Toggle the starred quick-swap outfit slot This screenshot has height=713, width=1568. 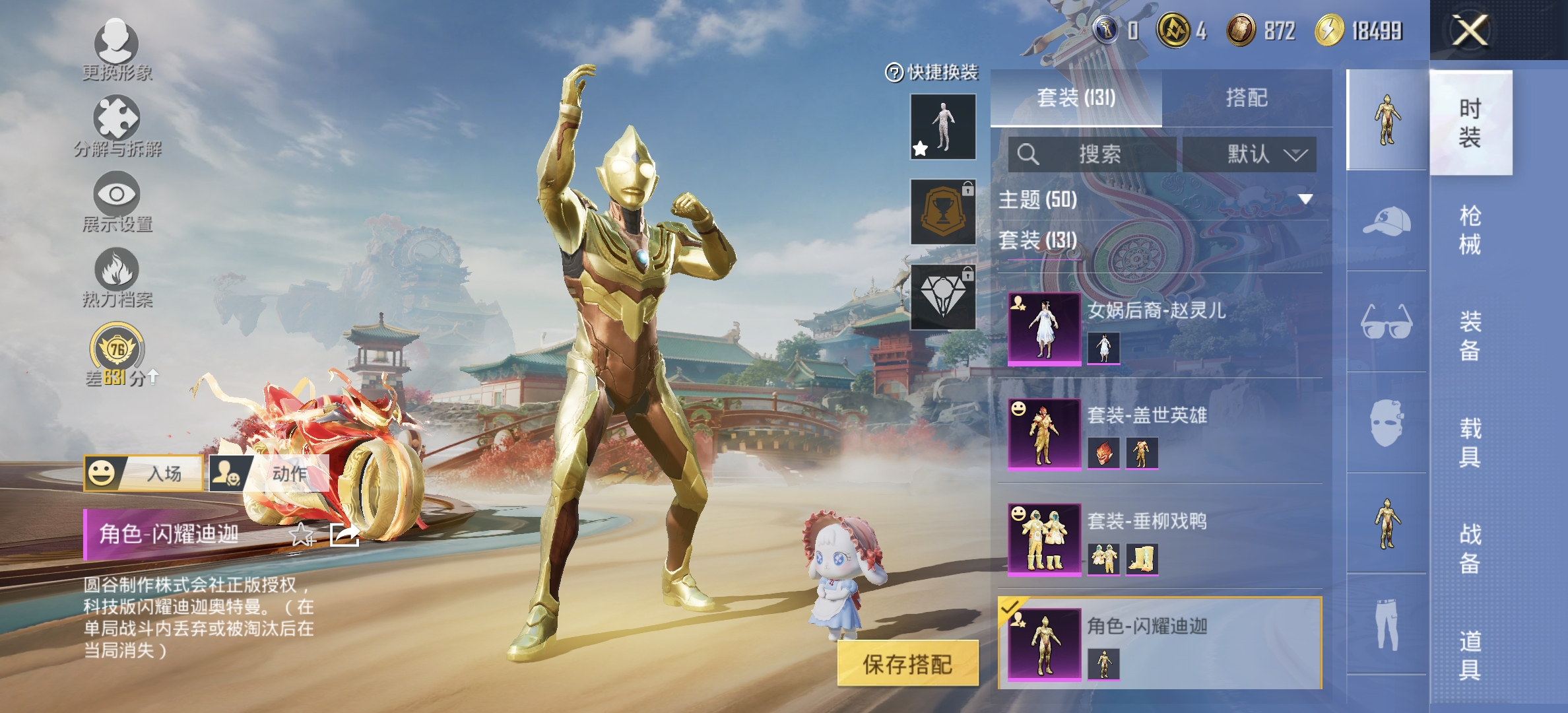pos(942,127)
